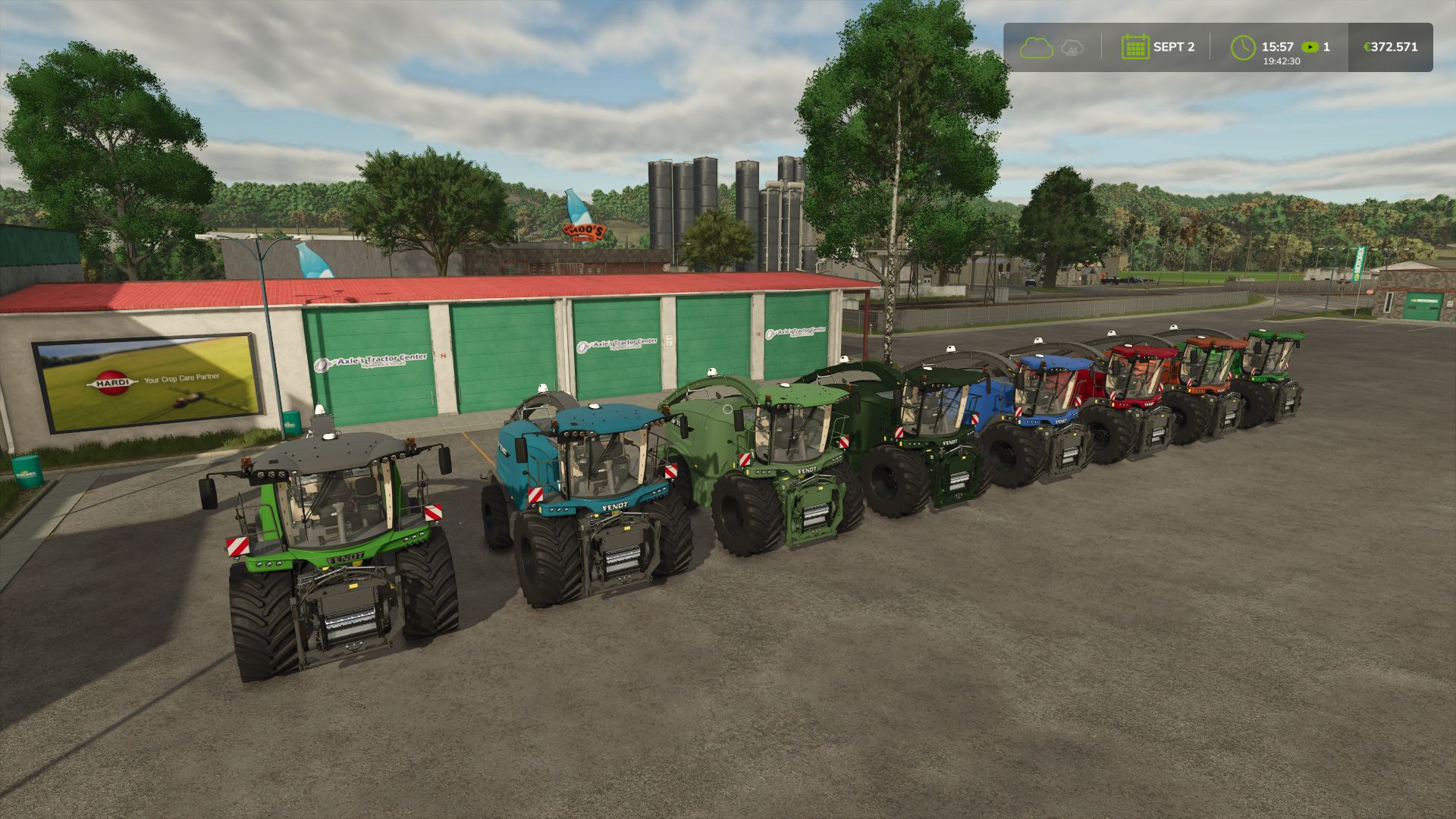This screenshot has height=819, width=1456.
Task: Click the clock icon beside 15:57
Action: click(x=1244, y=46)
